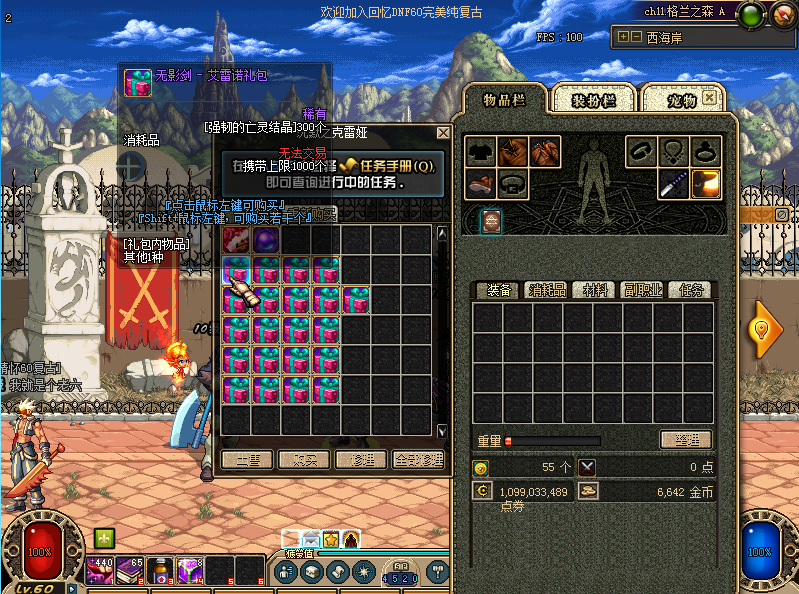Click the inventory 整理 (sort) button
This screenshot has height=594, width=799.
[x=685, y=440]
